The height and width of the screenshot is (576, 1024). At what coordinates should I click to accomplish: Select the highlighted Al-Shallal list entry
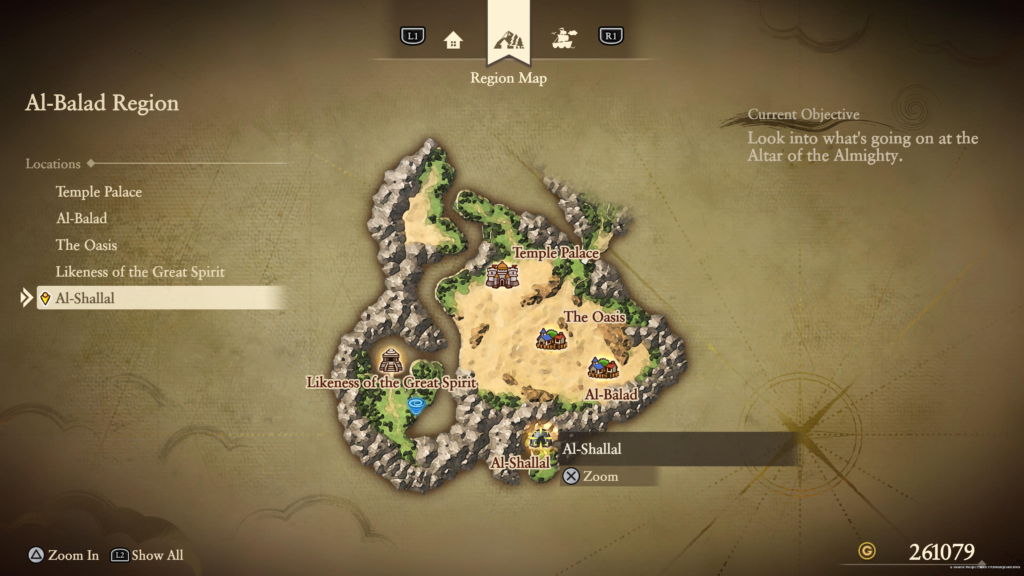coord(86,298)
